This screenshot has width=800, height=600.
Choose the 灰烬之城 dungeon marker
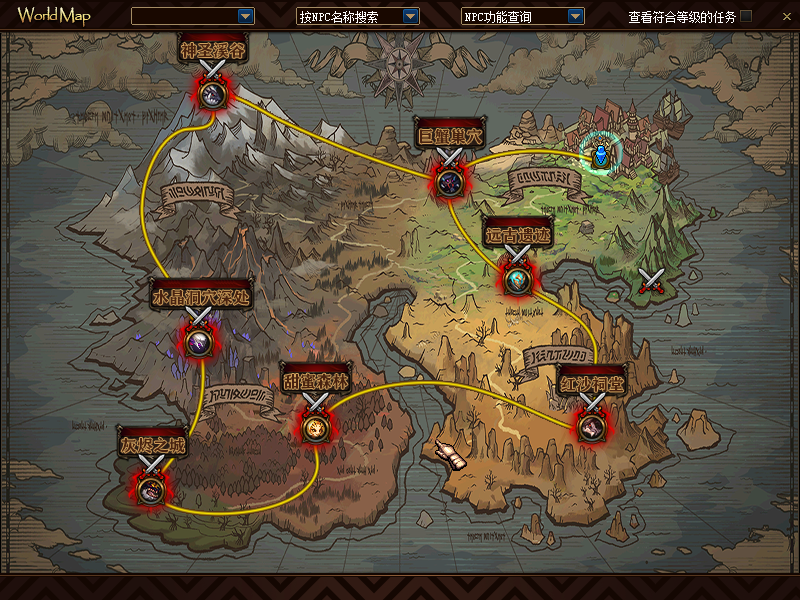151,488
